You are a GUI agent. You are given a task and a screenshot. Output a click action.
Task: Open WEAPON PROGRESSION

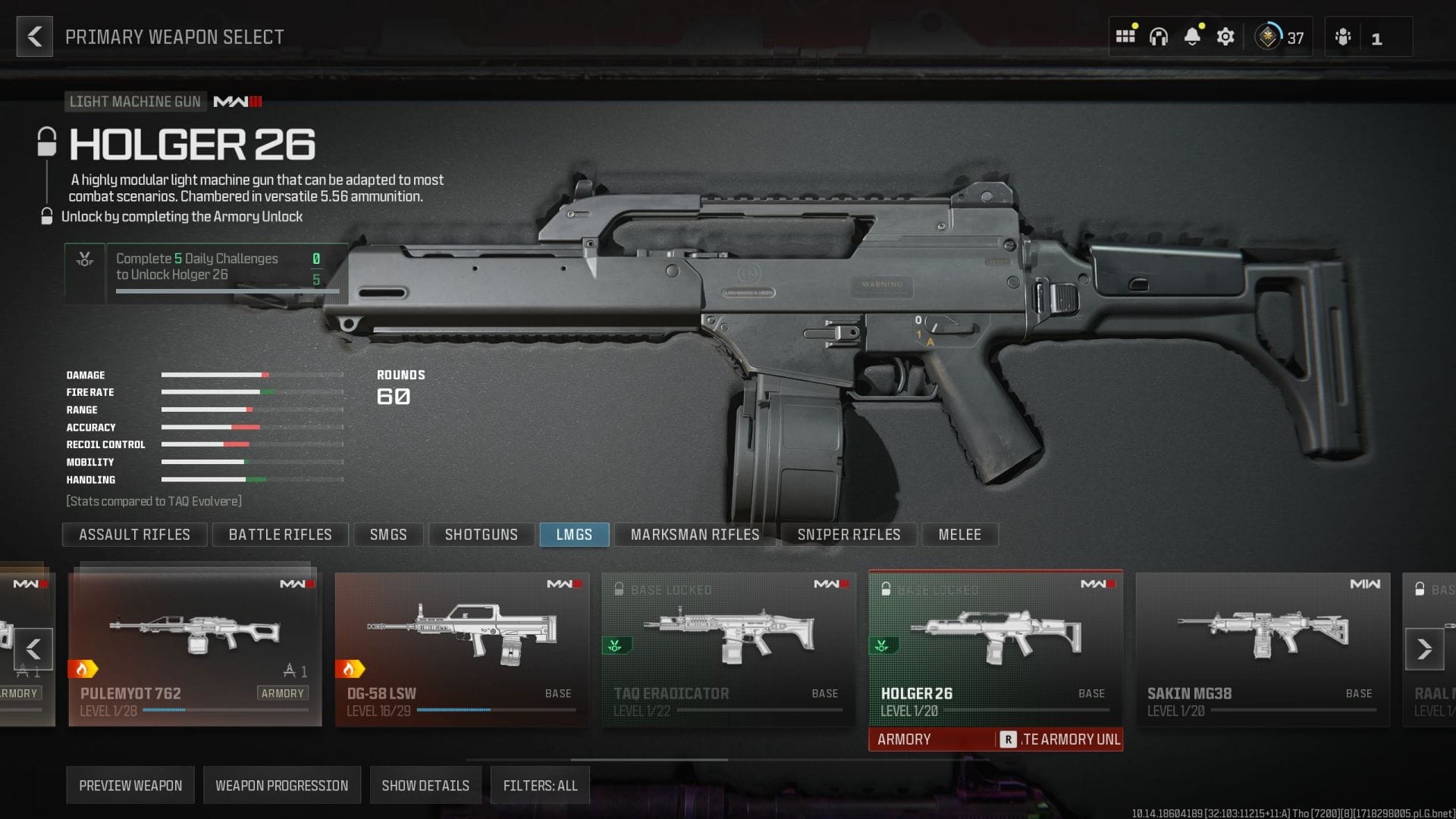pyautogui.click(x=281, y=785)
